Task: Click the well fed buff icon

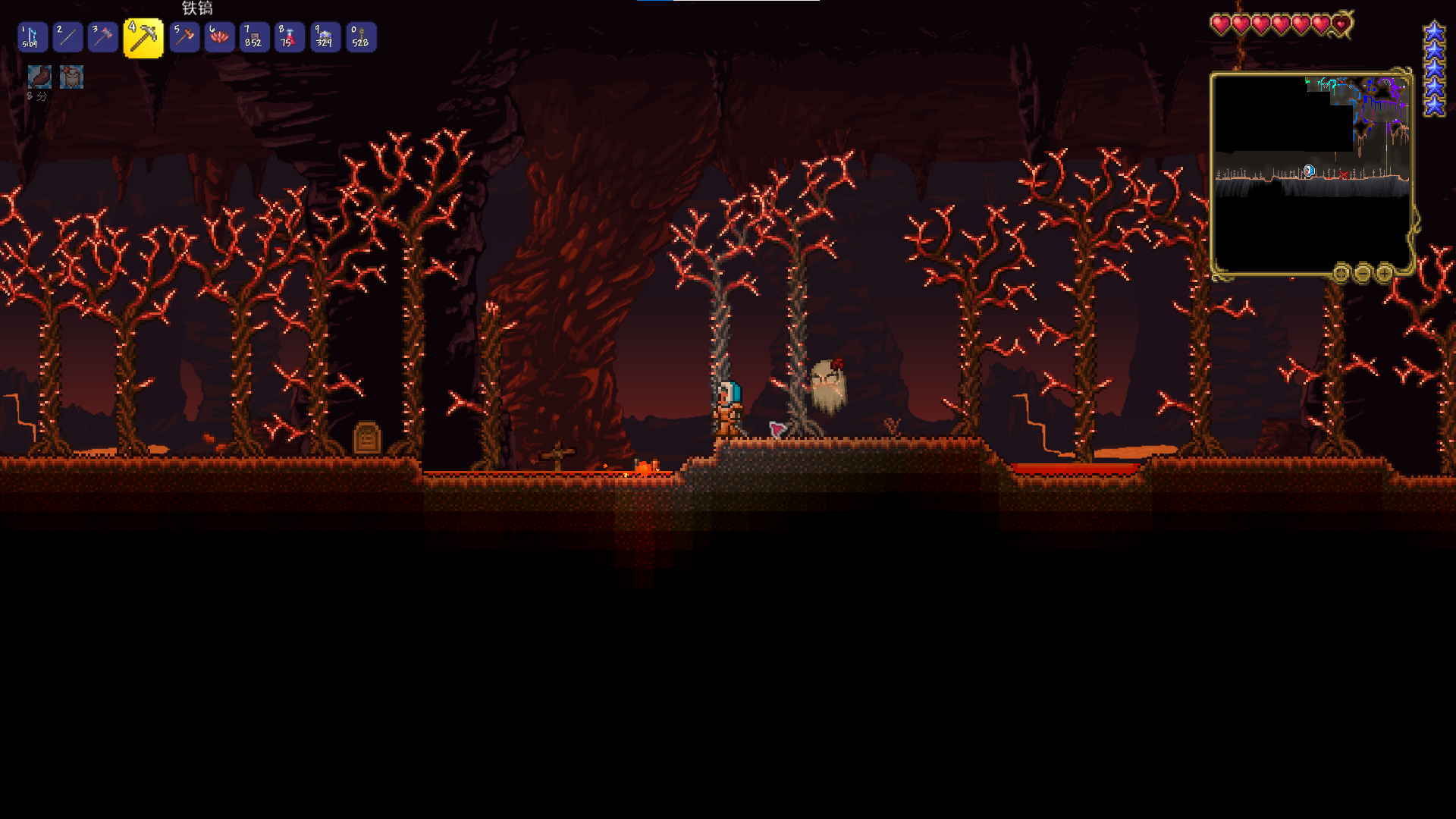Action: click(39, 77)
